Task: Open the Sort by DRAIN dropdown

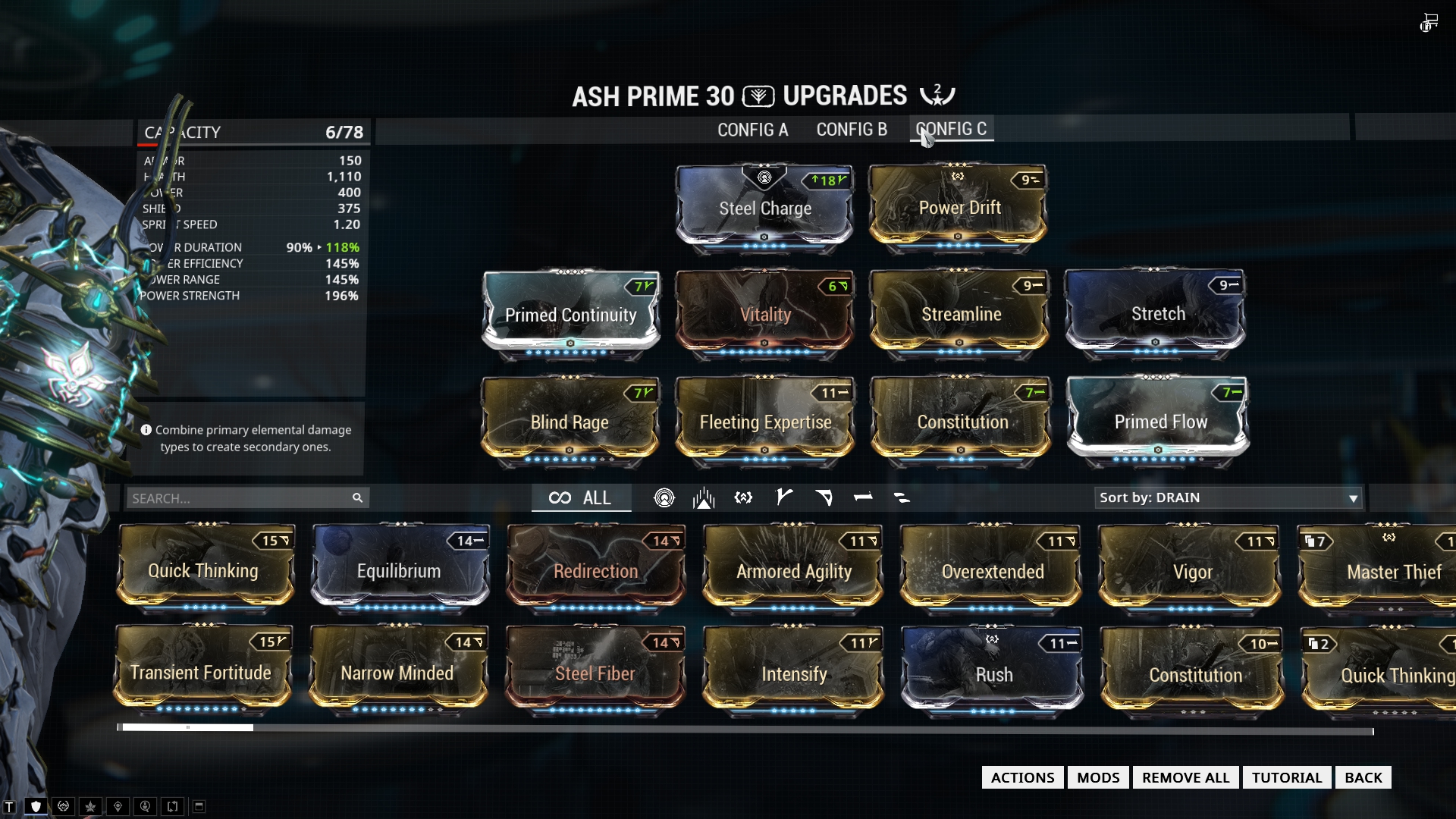Action: tap(1228, 498)
